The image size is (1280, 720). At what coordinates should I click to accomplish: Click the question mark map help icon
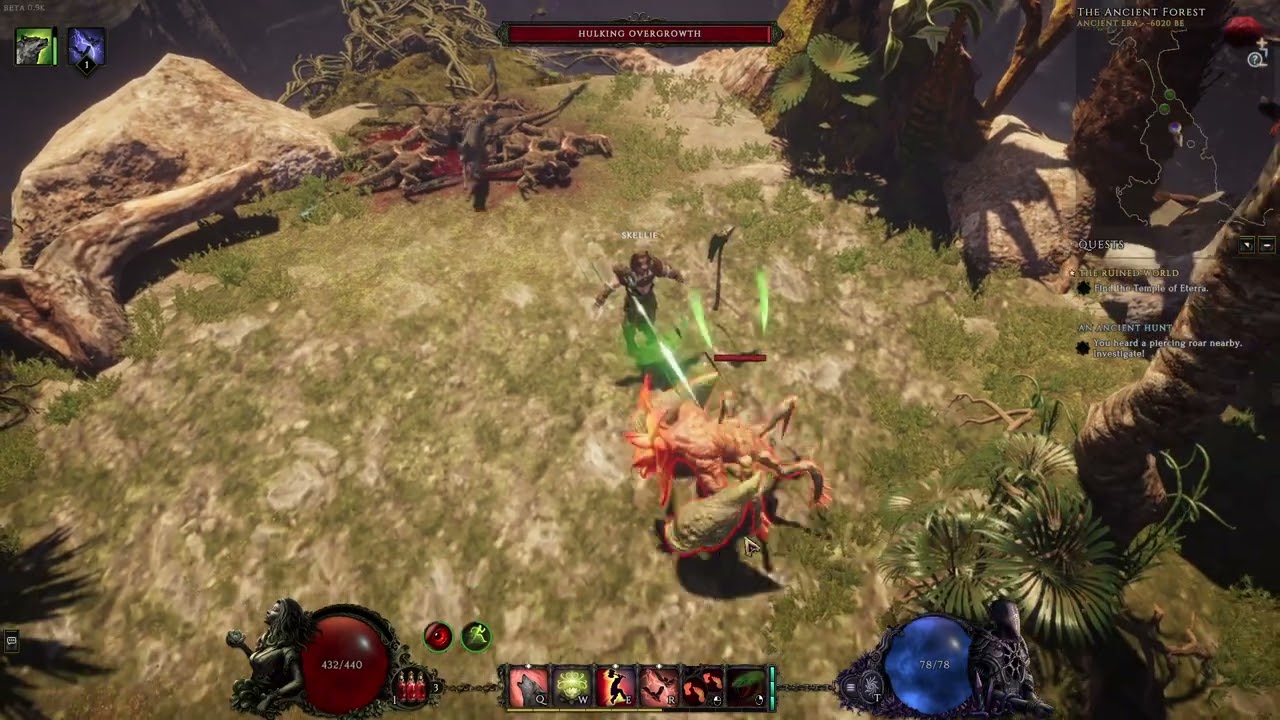[x=1257, y=60]
